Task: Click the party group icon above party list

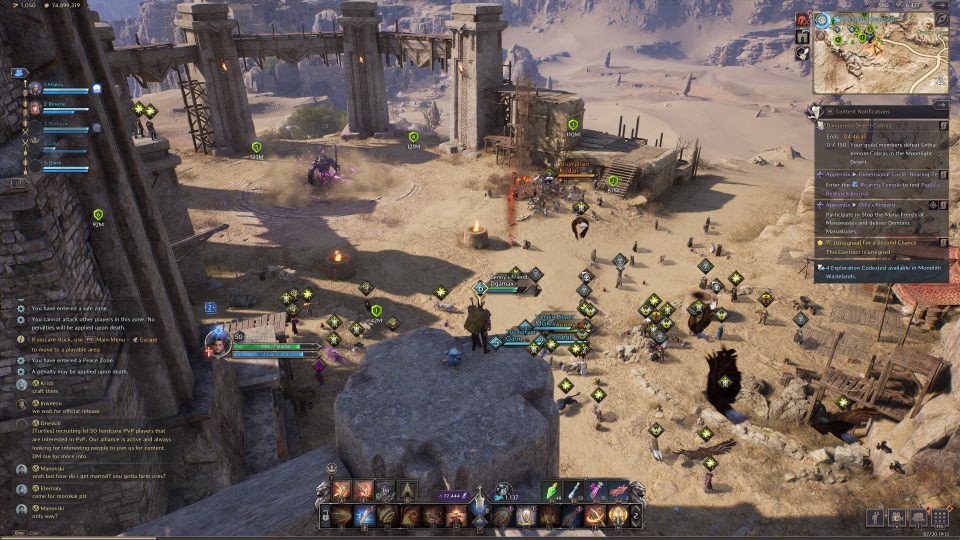Action: [19, 73]
